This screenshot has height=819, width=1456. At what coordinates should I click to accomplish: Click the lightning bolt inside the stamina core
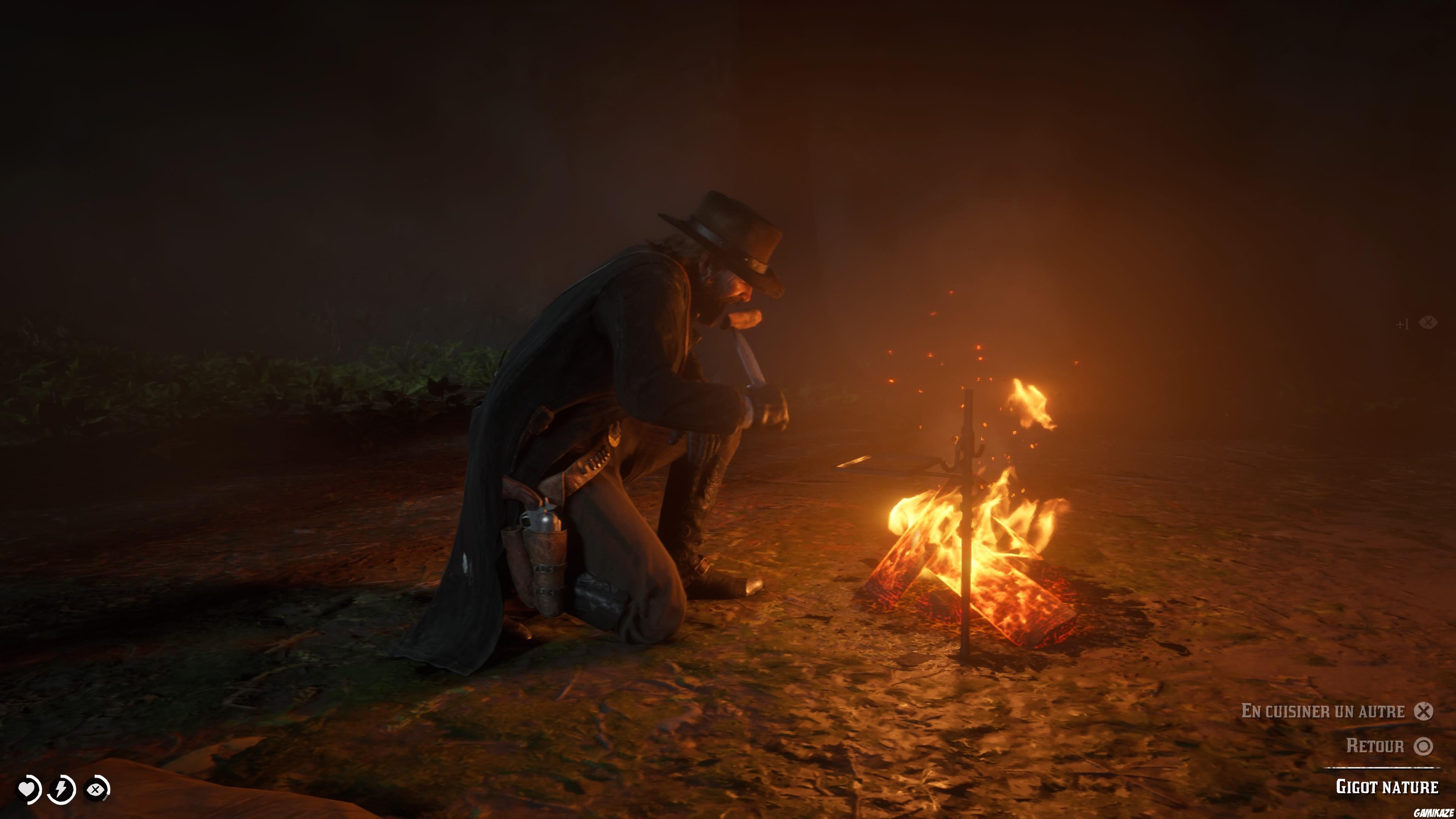(61, 789)
